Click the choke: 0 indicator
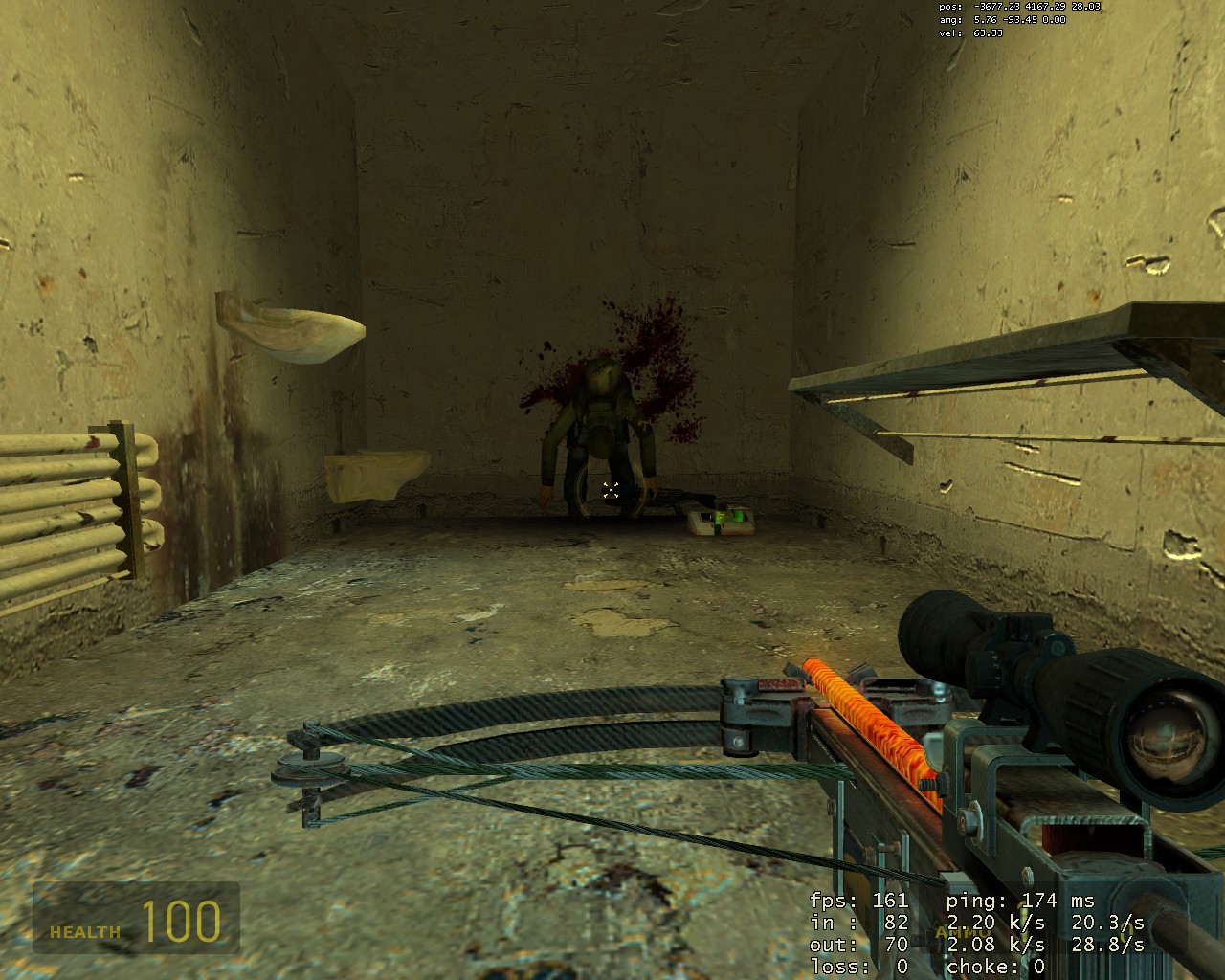Image resolution: width=1225 pixels, height=980 pixels. [x=995, y=967]
